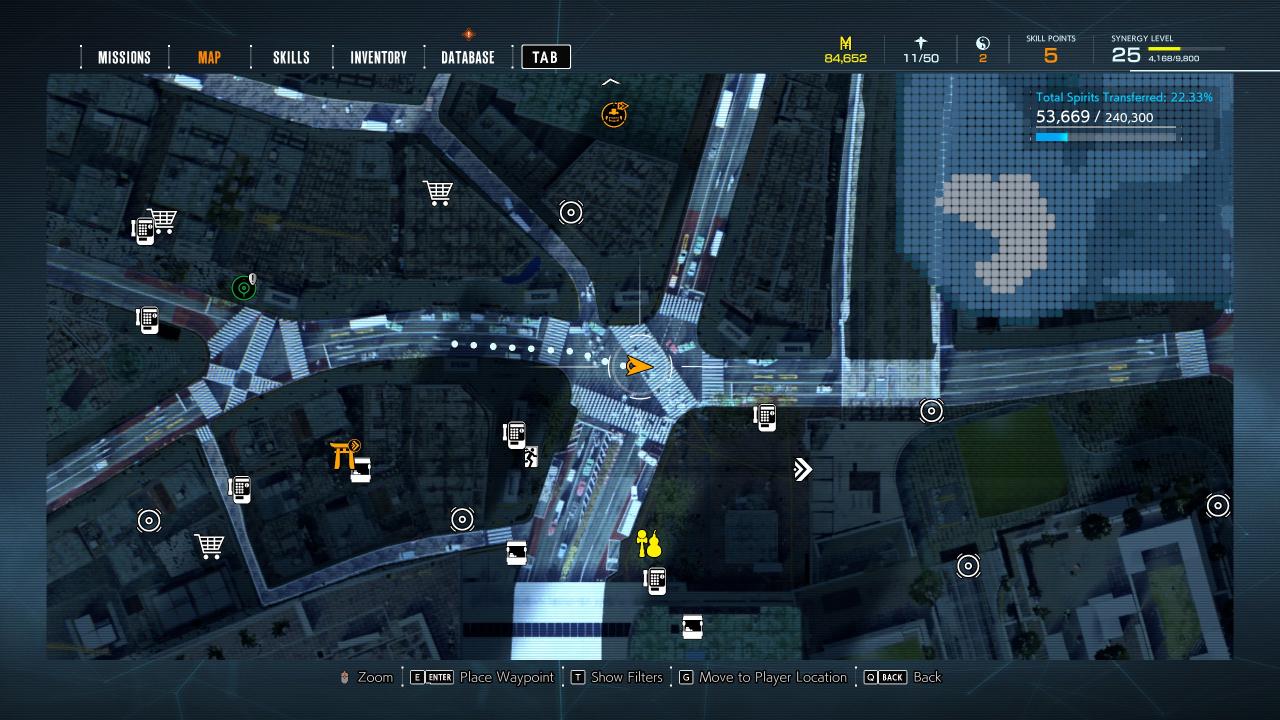Click the highlighted Map tab
Screen dimensions: 1280x720
pyautogui.click(x=209, y=57)
